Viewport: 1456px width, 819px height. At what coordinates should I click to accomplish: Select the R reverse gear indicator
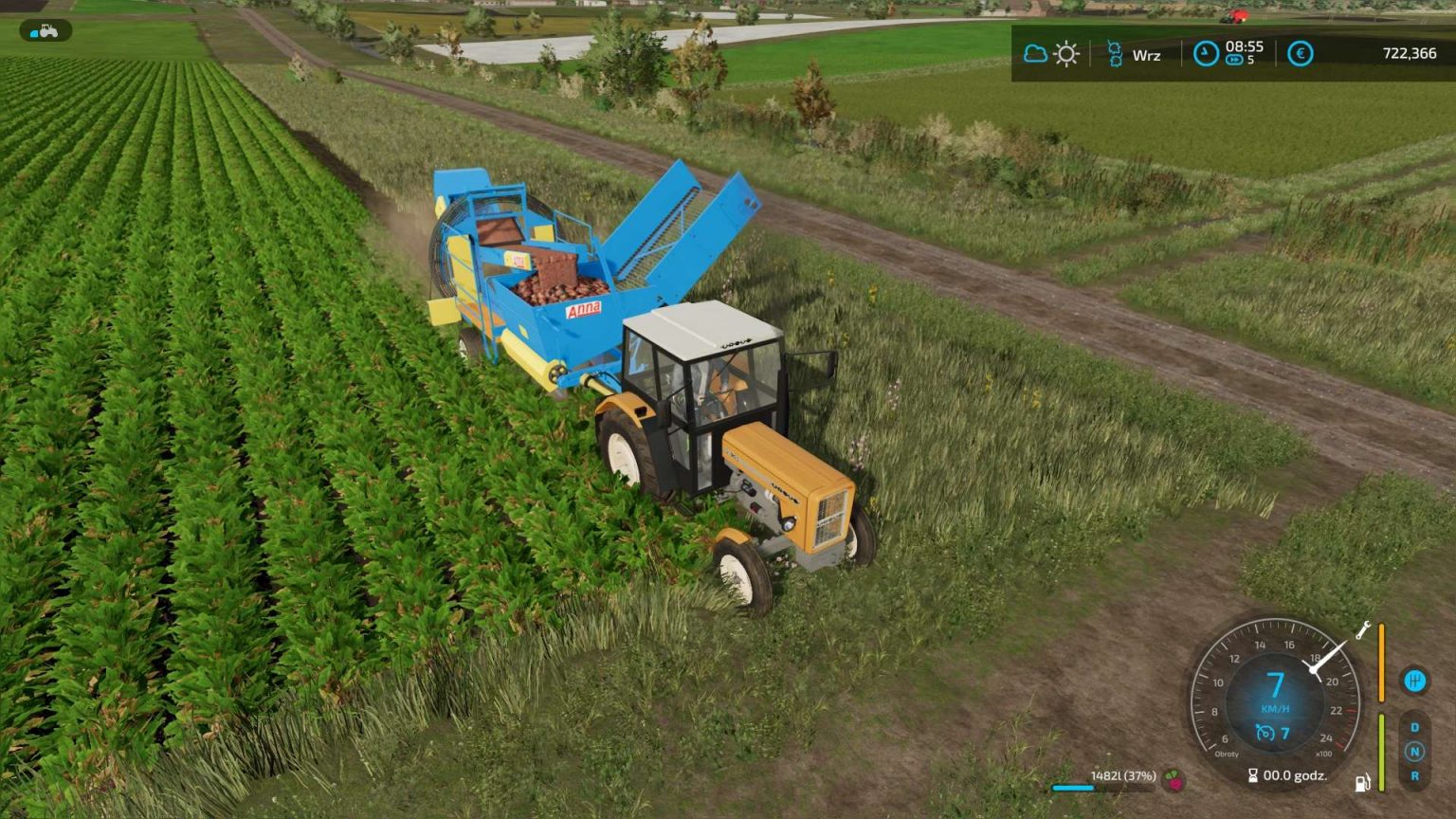tap(1415, 776)
